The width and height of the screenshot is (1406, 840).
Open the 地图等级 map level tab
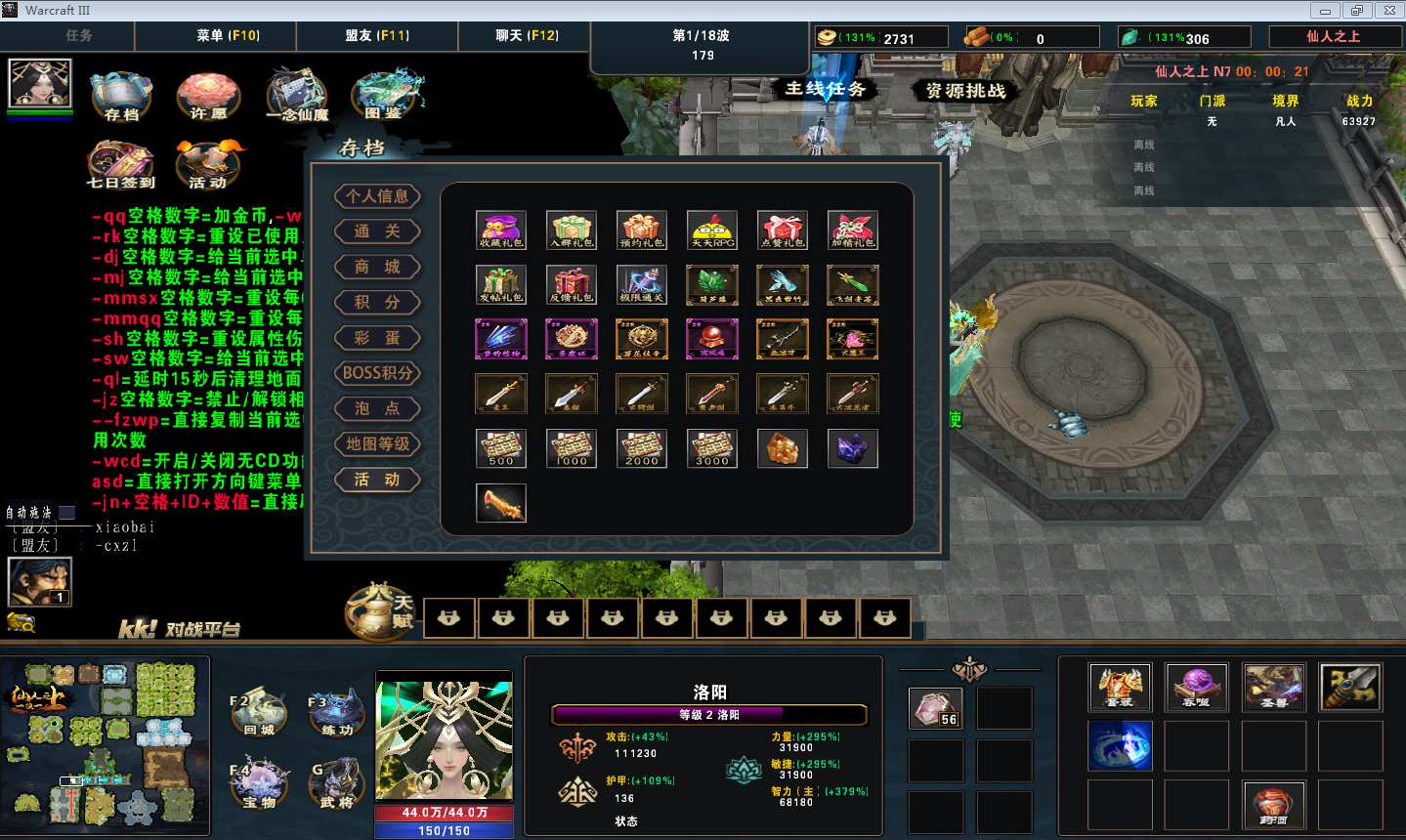(377, 444)
